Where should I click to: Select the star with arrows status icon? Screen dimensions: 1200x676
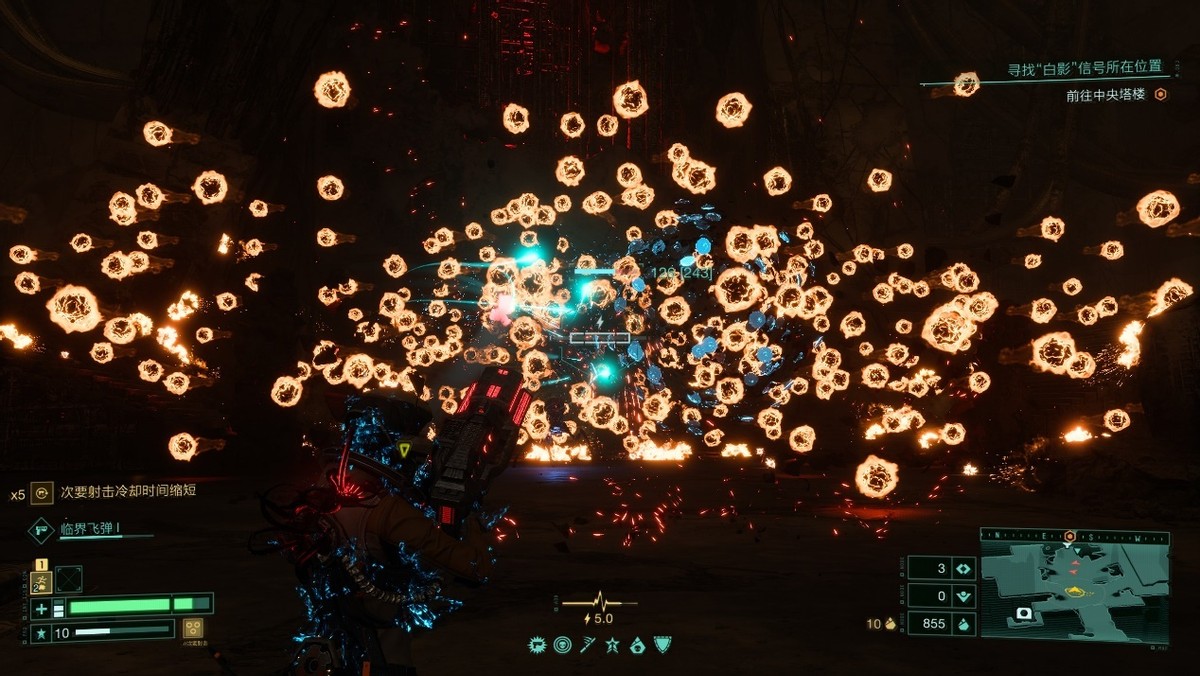point(612,646)
